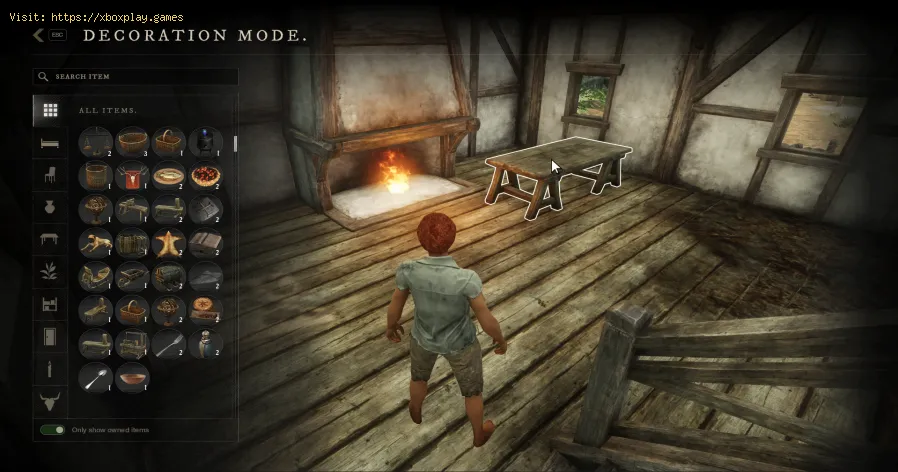Screen dimensions: 898x472
Task: Choose the wooden bowl item
Action: (132, 377)
